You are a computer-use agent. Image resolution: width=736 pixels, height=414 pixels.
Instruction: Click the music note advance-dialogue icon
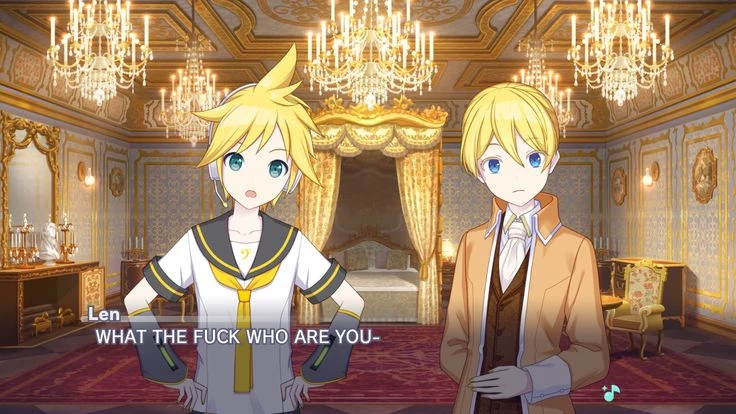pos(610,391)
